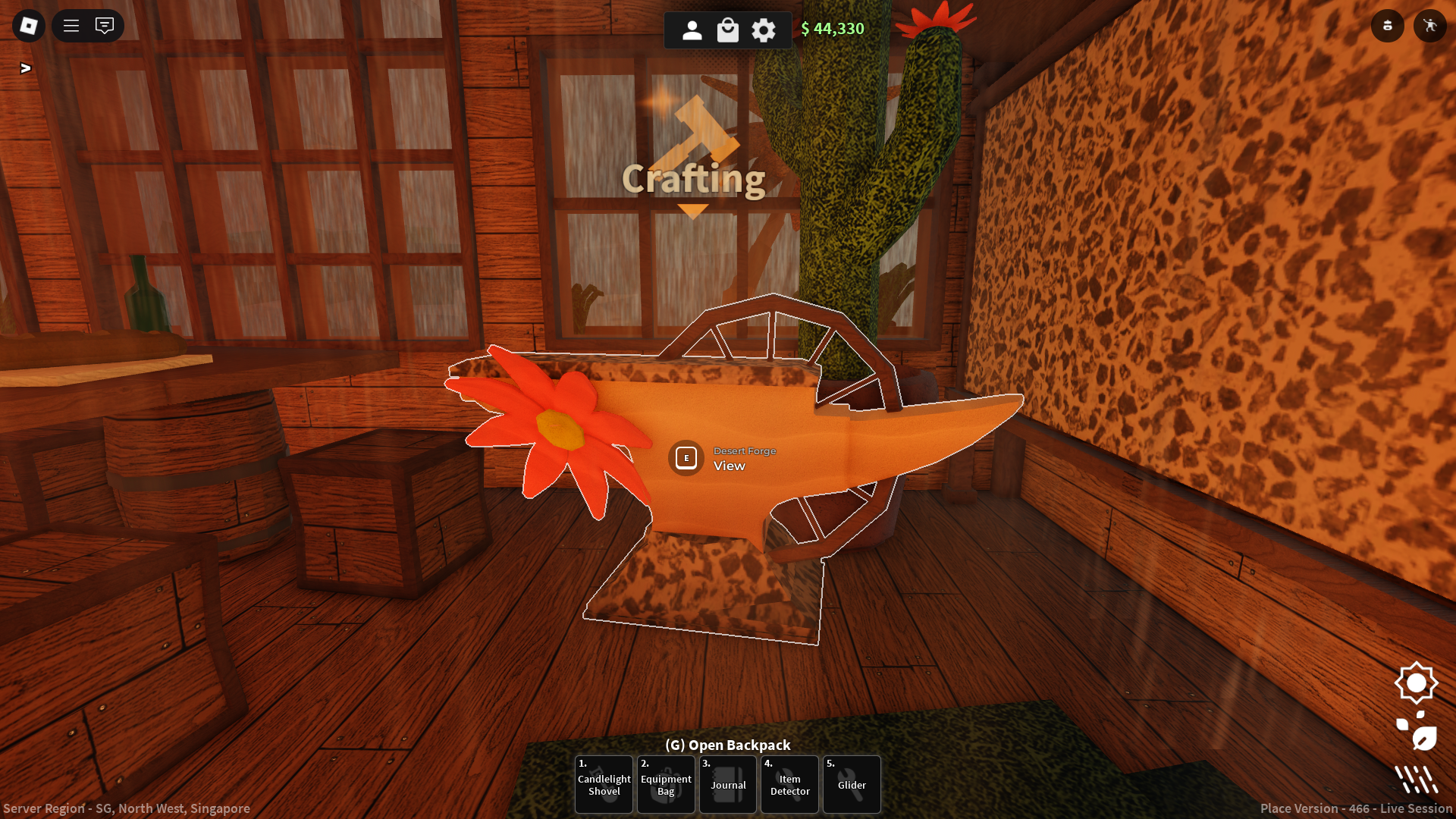
Task: Open the hamburger list menu
Action: 71,26
